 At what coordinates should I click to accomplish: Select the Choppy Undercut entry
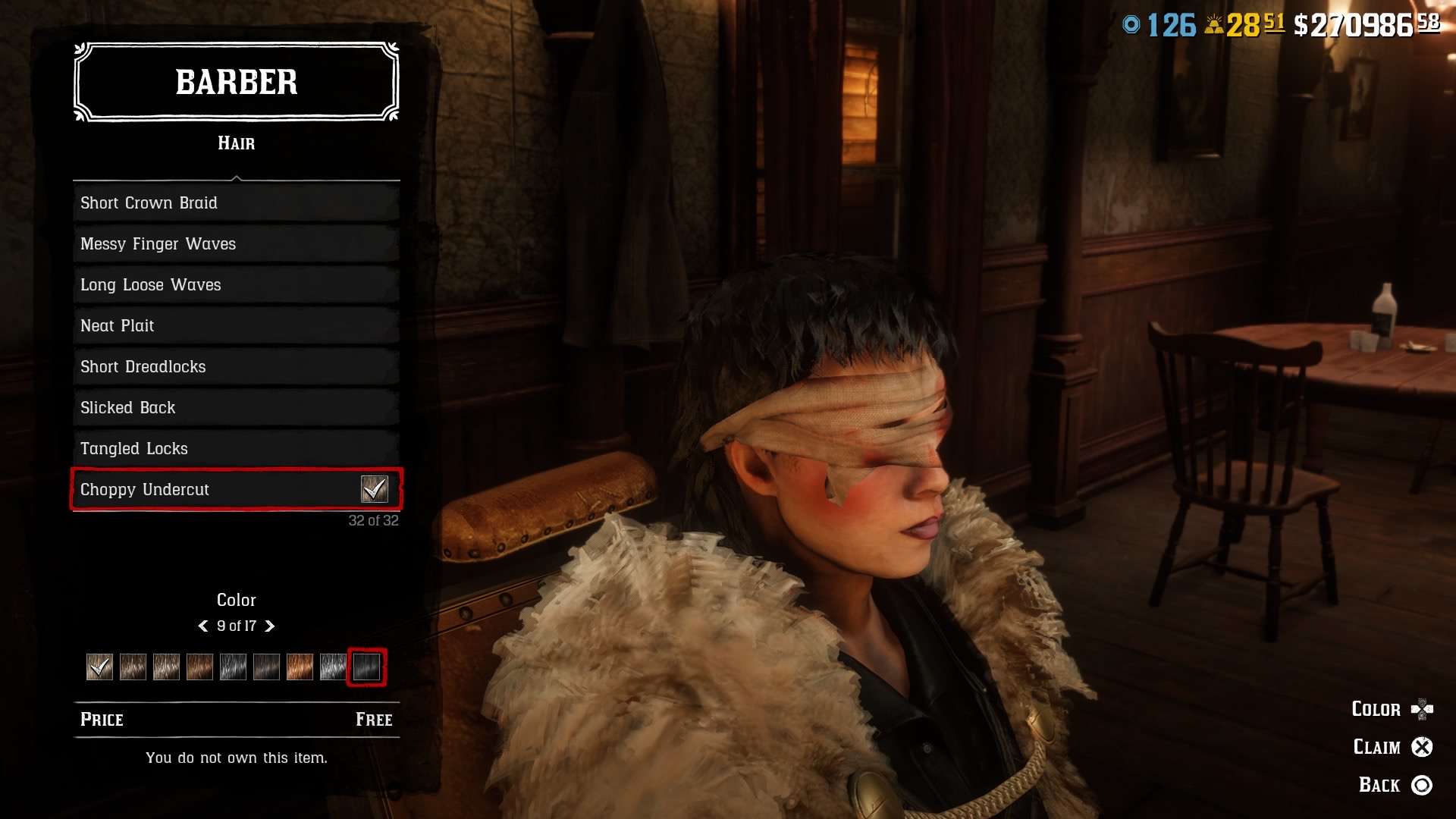pos(236,490)
